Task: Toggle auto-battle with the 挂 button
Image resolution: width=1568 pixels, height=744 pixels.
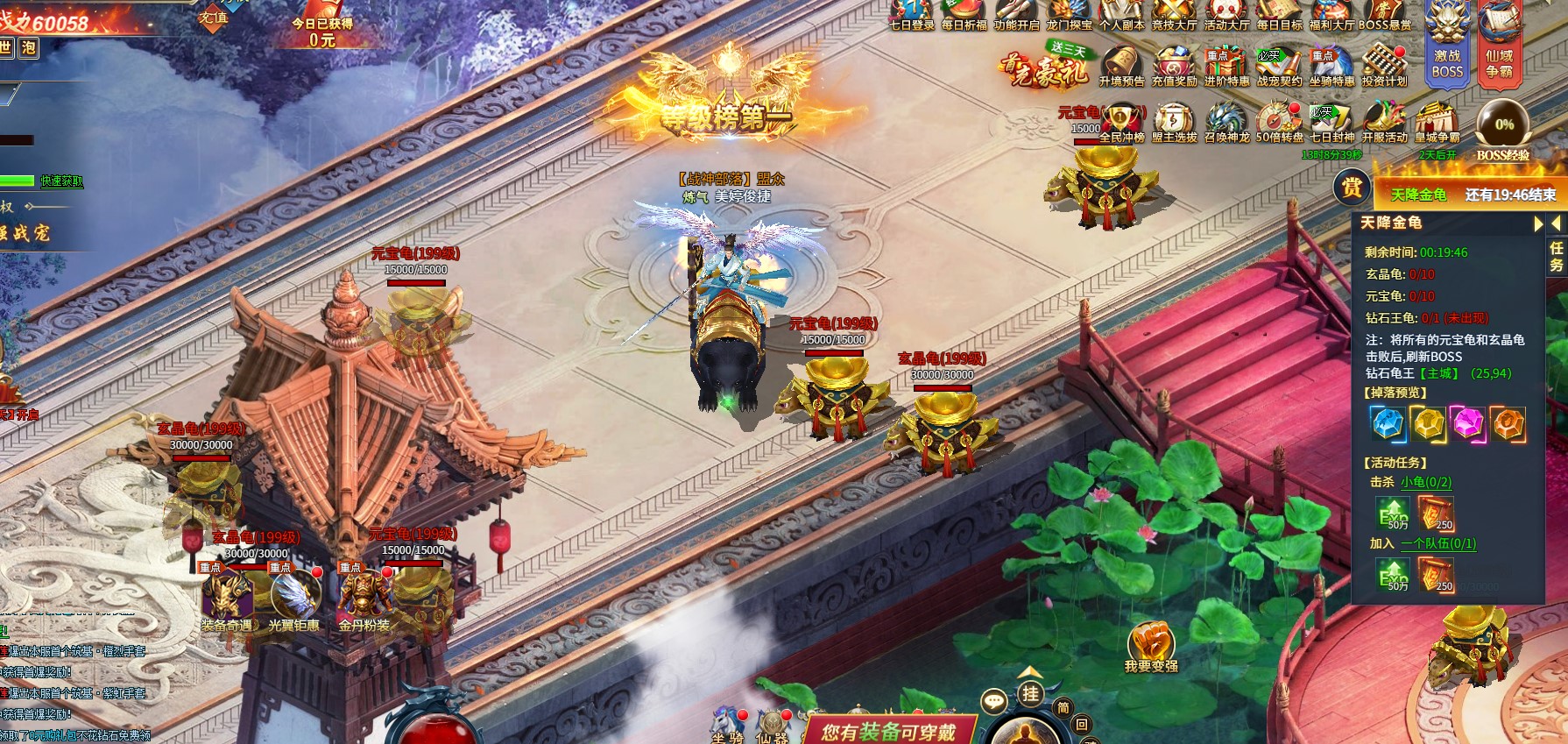Action: pyautogui.click(x=1030, y=695)
